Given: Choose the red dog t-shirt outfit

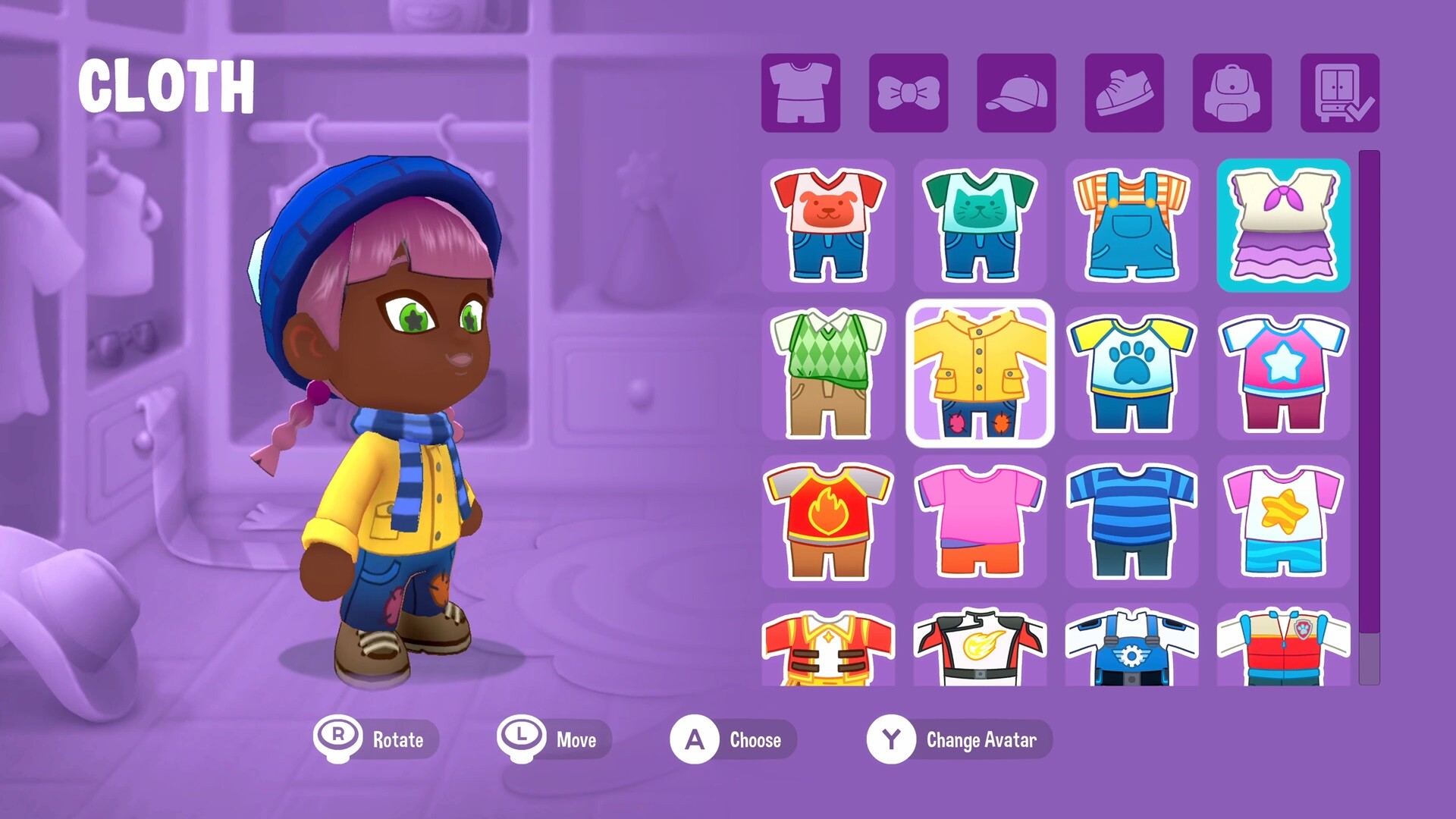Looking at the screenshot, I should coord(830,225).
